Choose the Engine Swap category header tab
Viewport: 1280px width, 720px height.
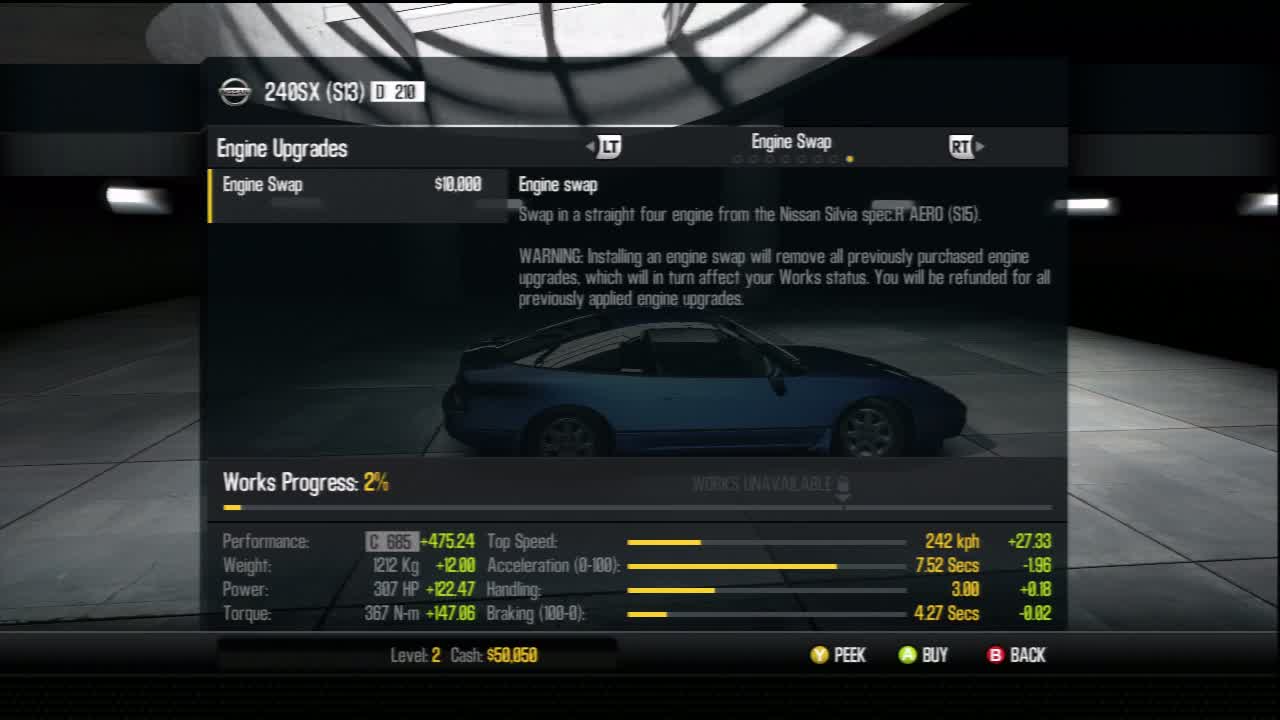[791, 142]
